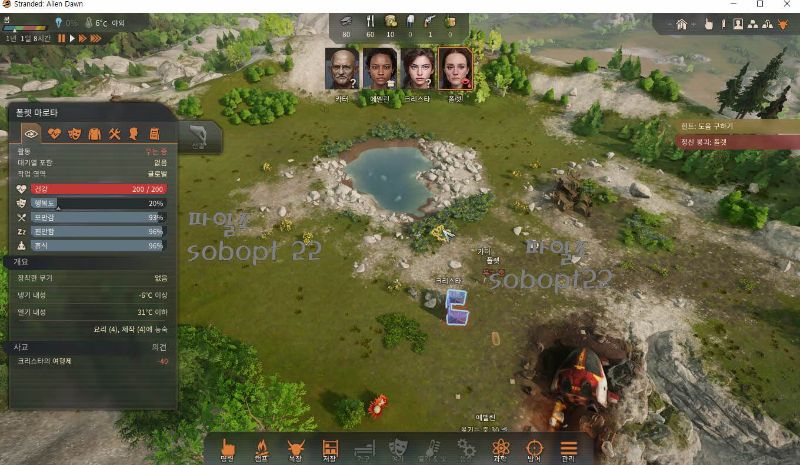
Task: Open the eye overview tab in survivor panel
Action: pyautogui.click(x=31, y=133)
